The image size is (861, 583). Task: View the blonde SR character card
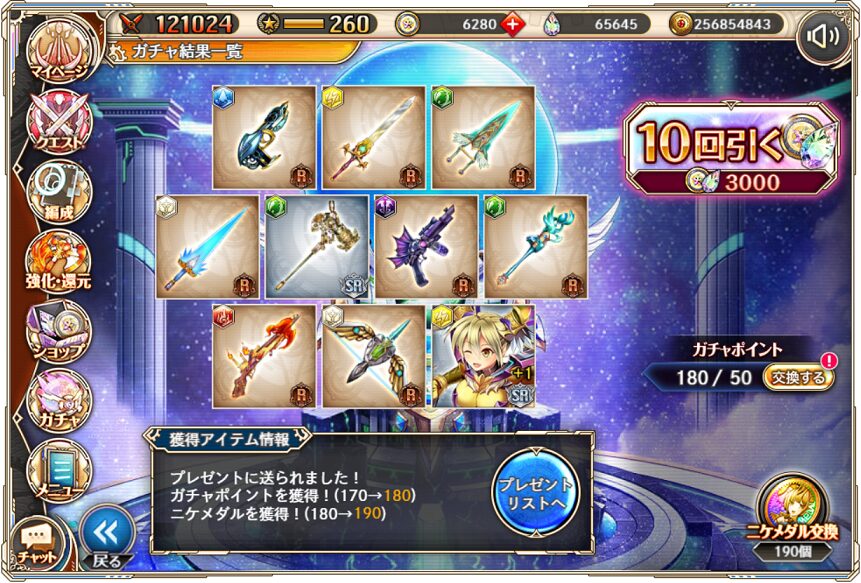tap(483, 356)
